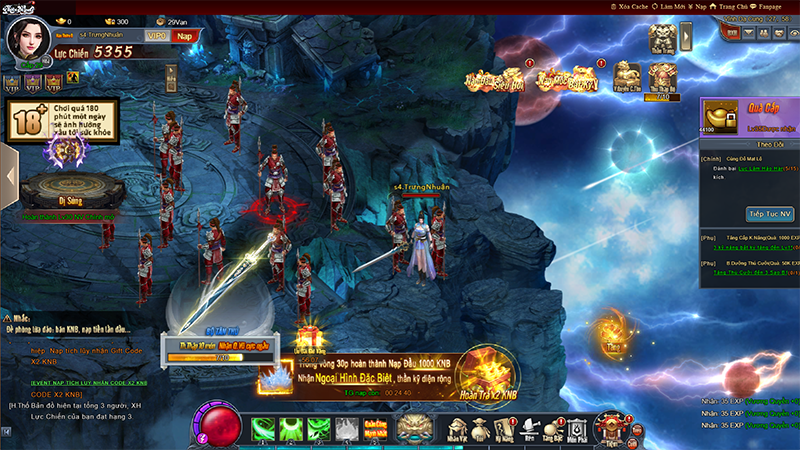Viewport: 800px width, 450px height.
Task: Continue the quest with Tiếp Tục NV
Action: [x=770, y=214]
